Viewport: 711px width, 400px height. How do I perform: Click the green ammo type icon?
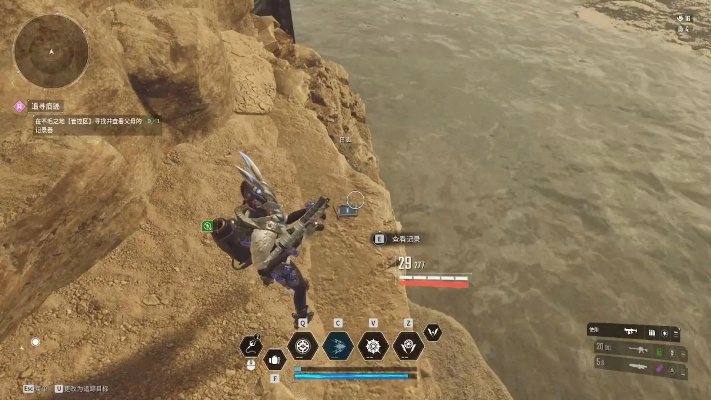click(x=661, y=352)
